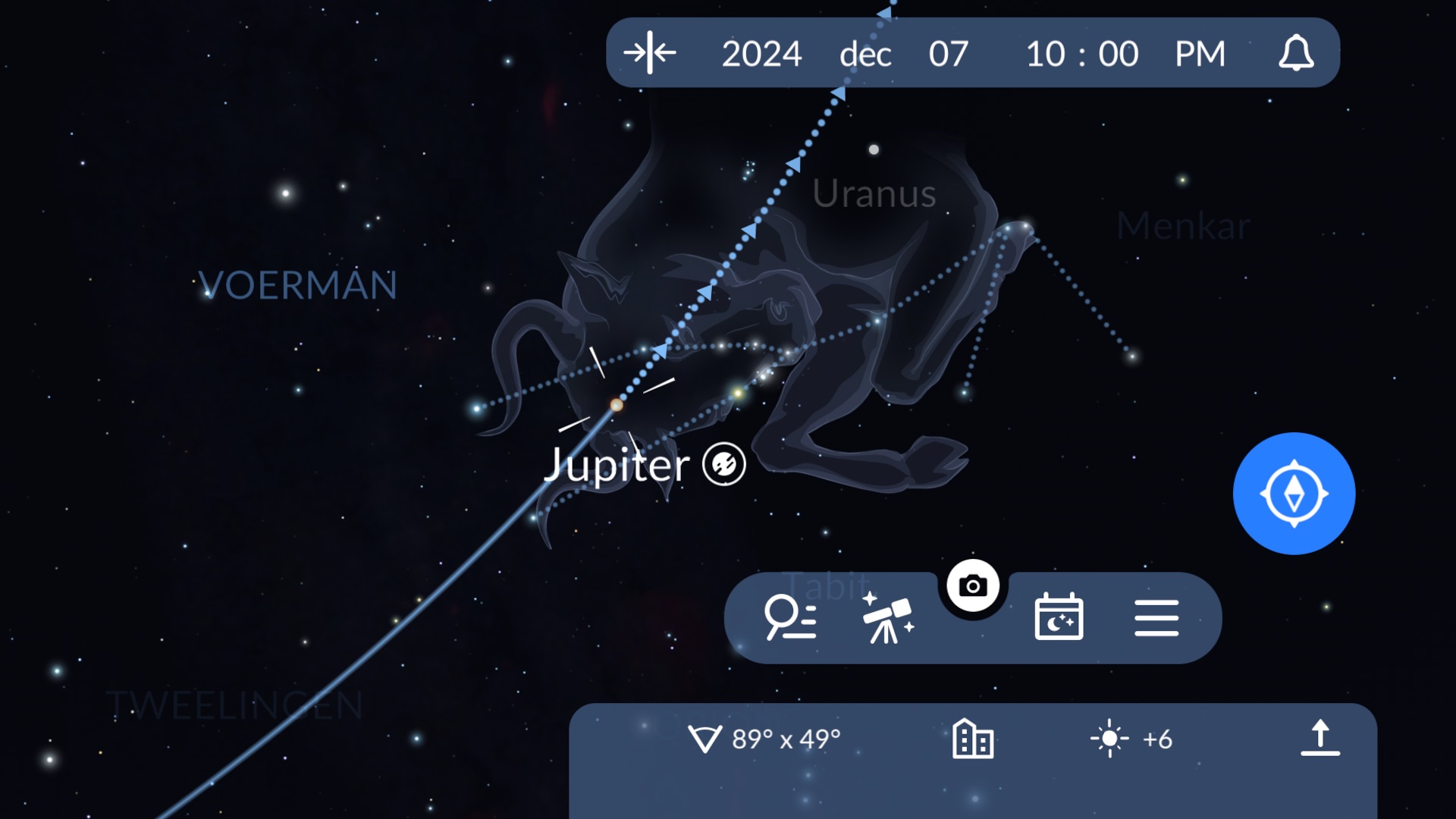Select the field of view 89° x 49° control
The image size is (1456, 819).
(764, 739)
